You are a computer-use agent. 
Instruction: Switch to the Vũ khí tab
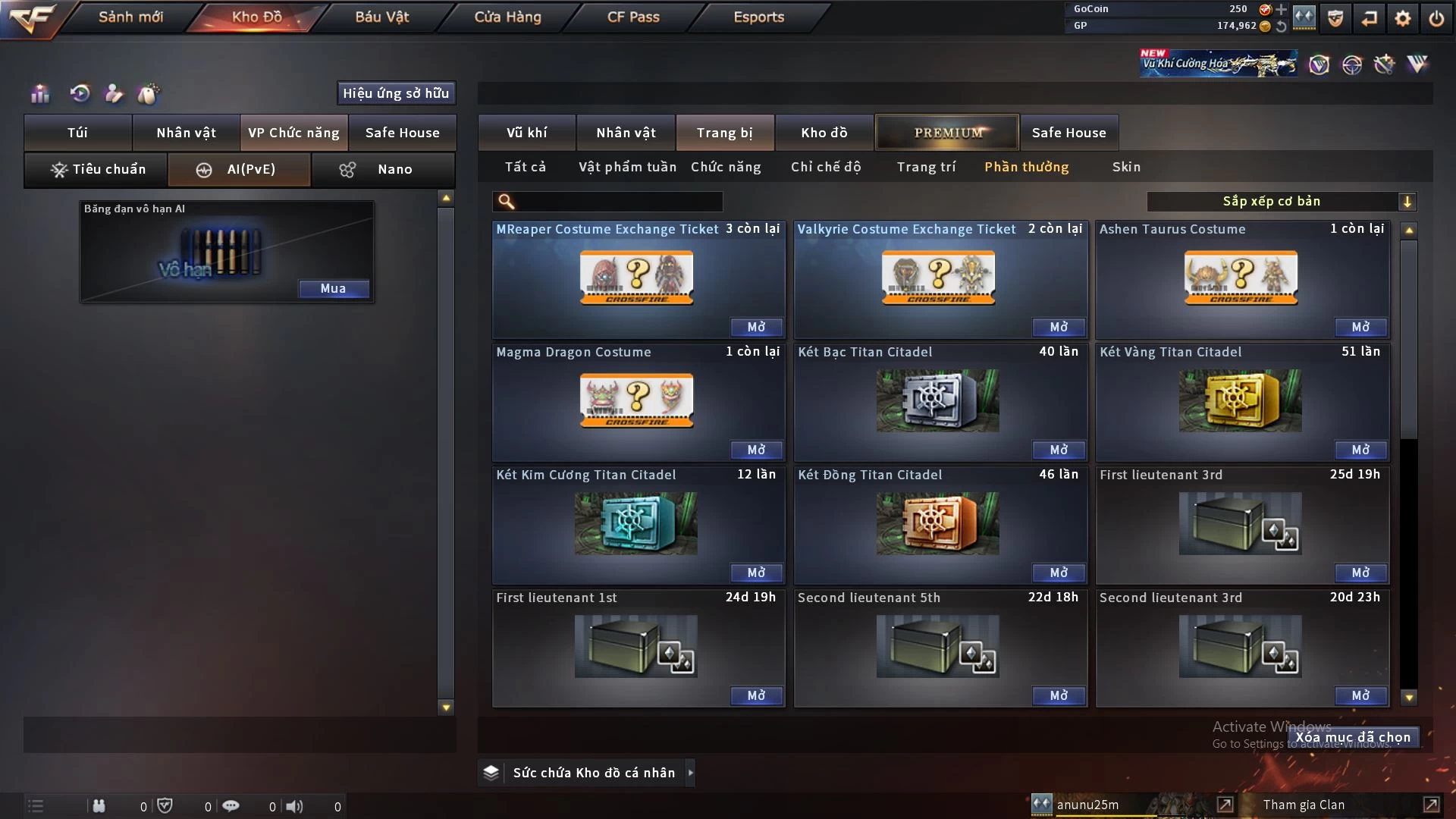(526, 133)
